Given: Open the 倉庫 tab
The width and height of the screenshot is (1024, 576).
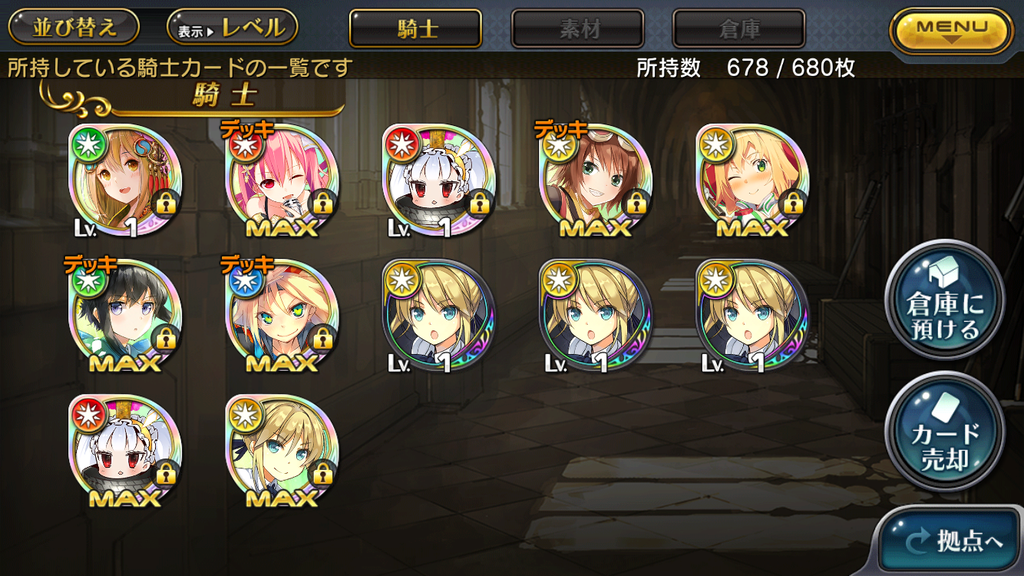Looking at the screenshot, I should (x=738, y=29).
